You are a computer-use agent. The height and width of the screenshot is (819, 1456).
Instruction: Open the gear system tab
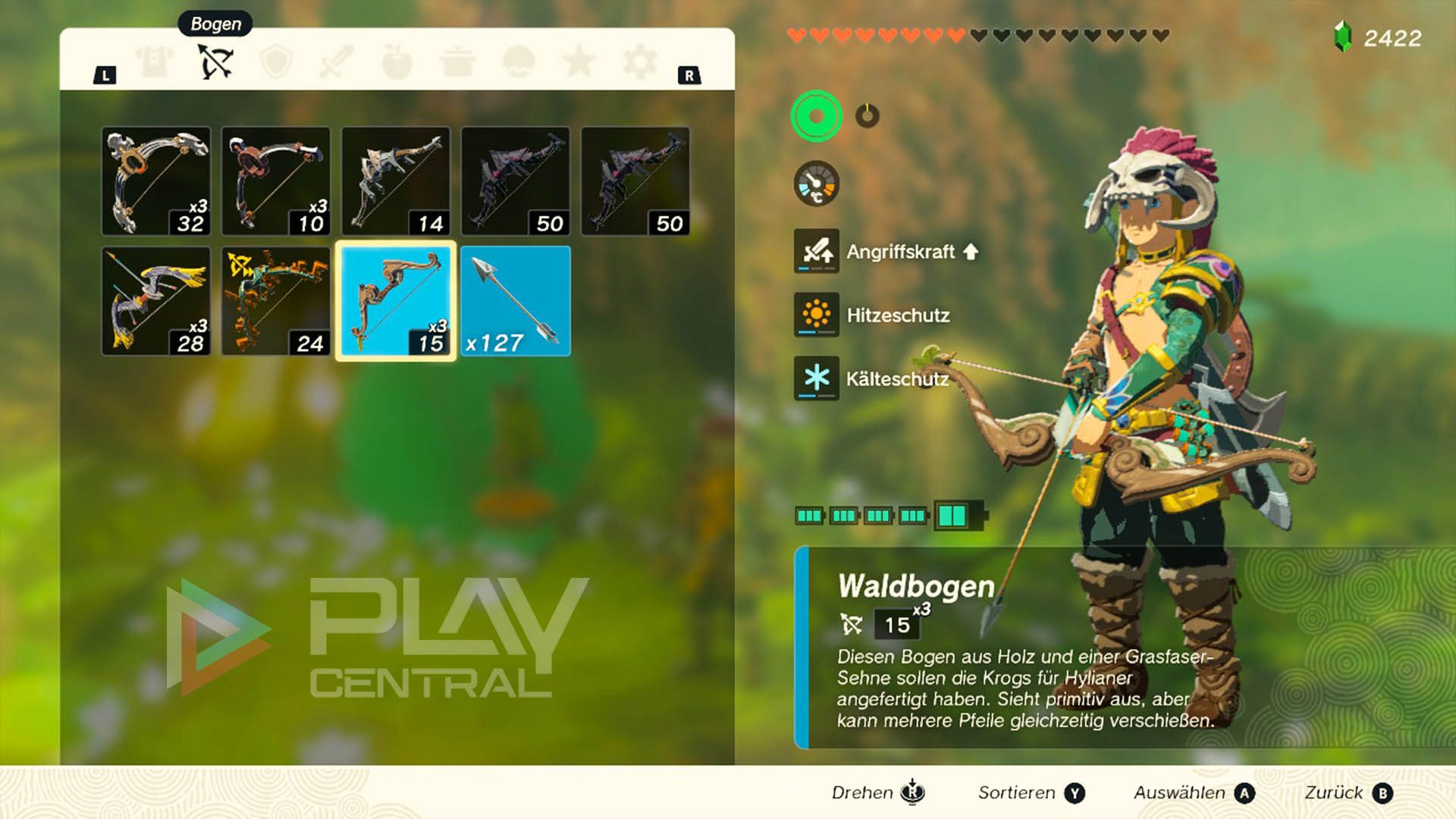click(x=639, y=61)
